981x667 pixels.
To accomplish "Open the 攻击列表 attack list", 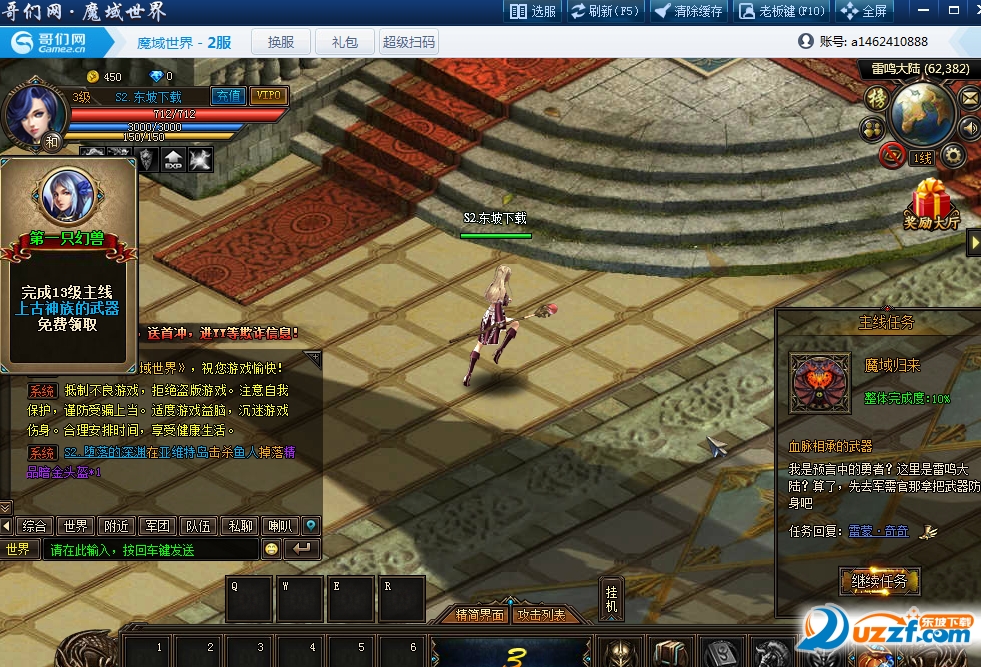I will click(541, 615).
